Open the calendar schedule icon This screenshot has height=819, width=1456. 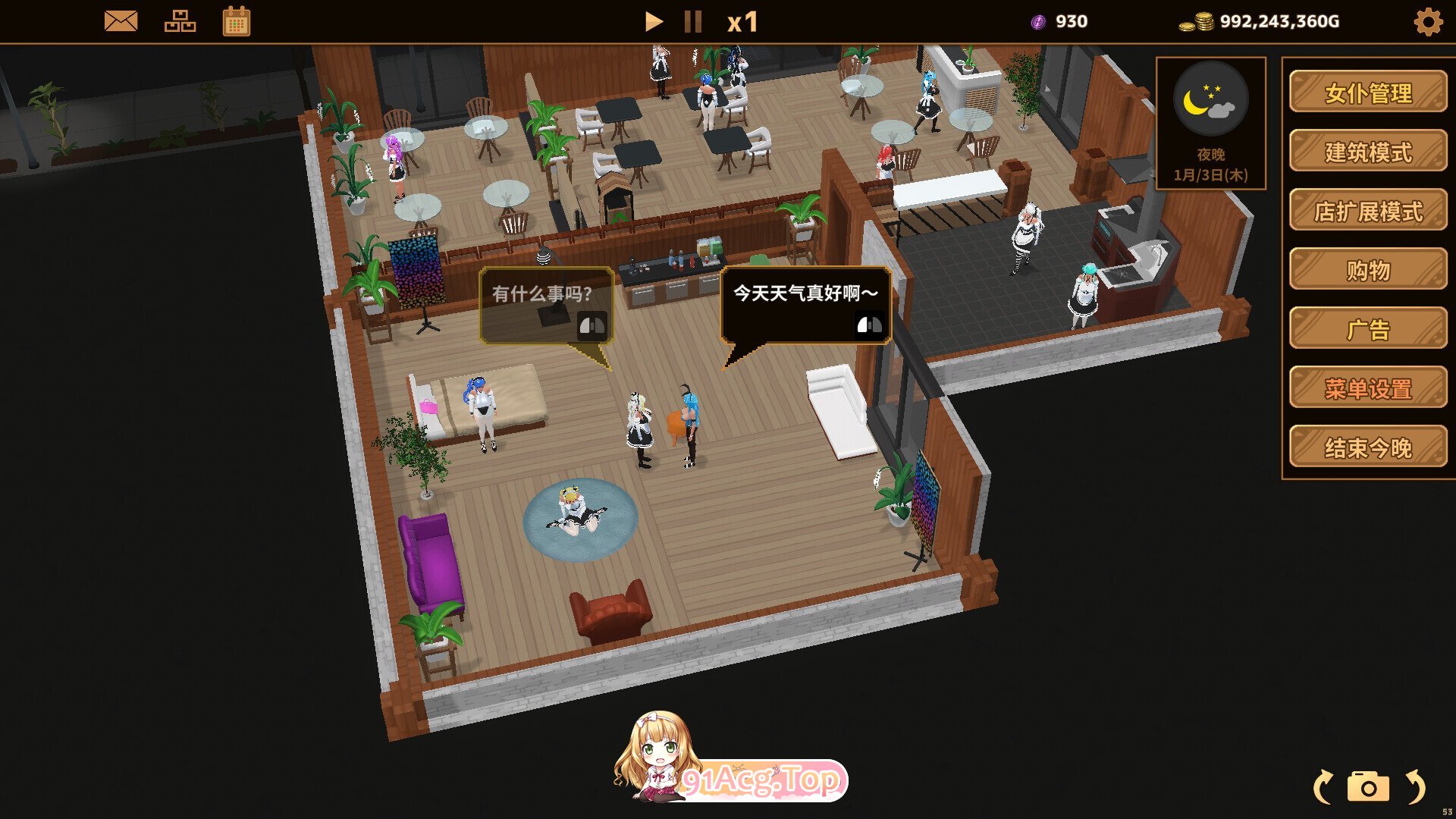(236, 21)
